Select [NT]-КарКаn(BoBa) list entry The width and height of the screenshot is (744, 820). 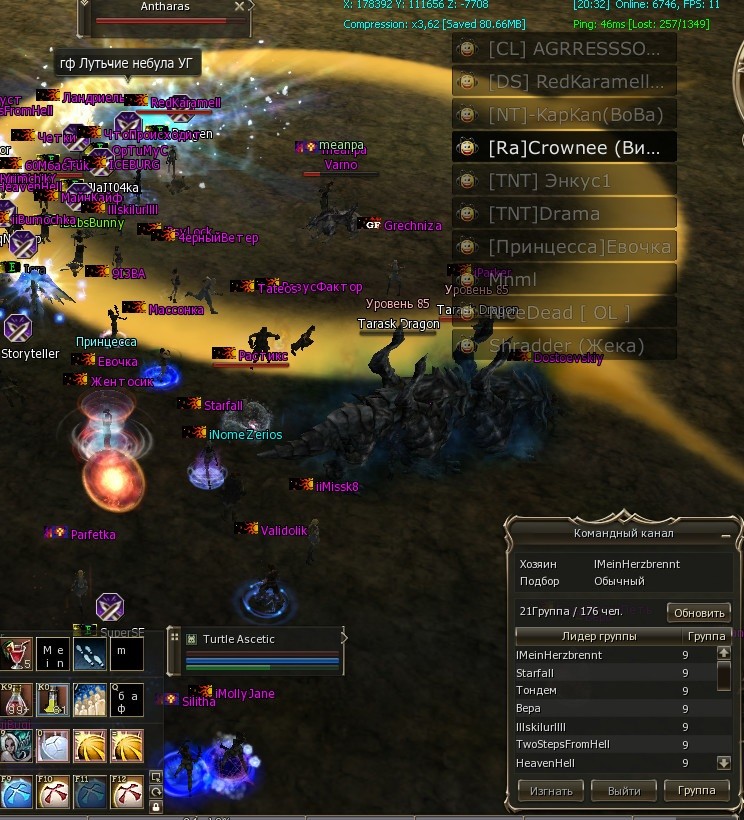564,114
